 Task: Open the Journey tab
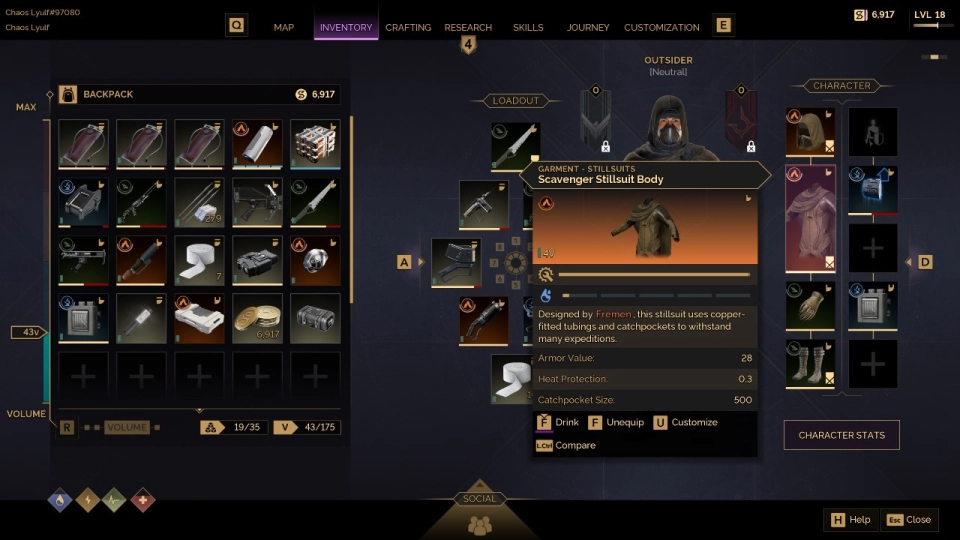(588, 27)
